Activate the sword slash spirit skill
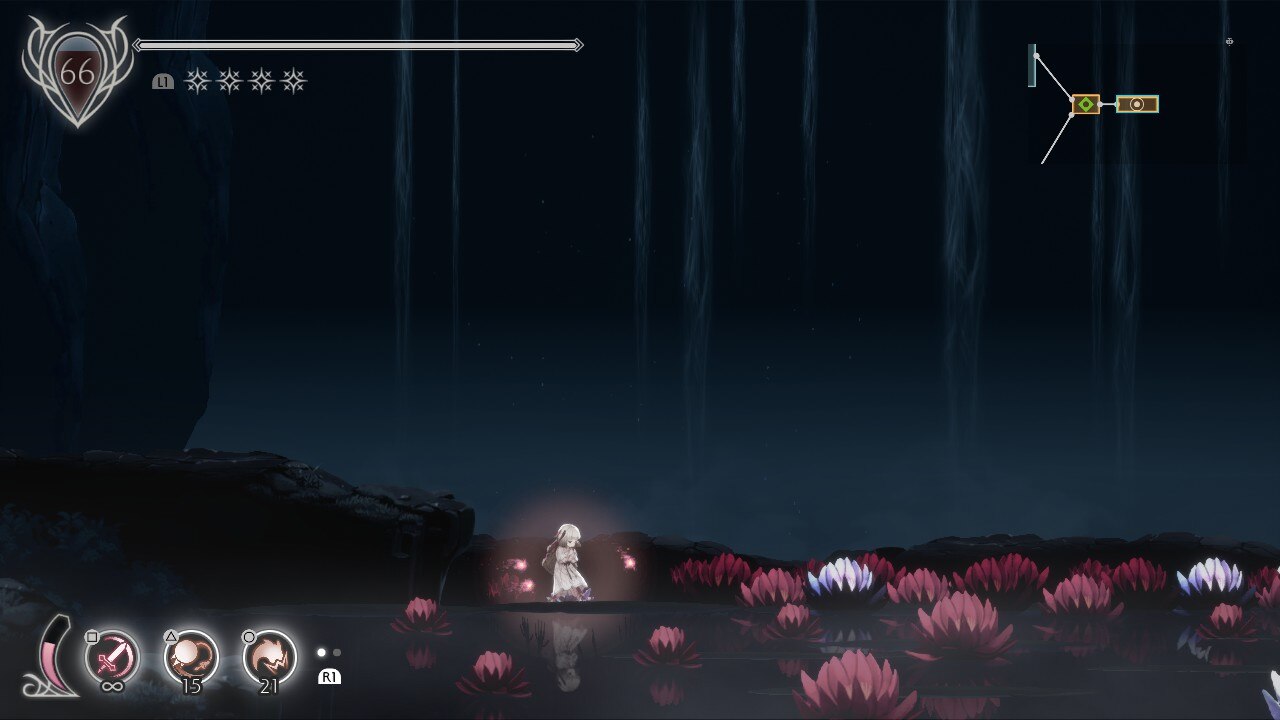The width and height of the screenshot is (1280, 720). [x=112, y=656]
